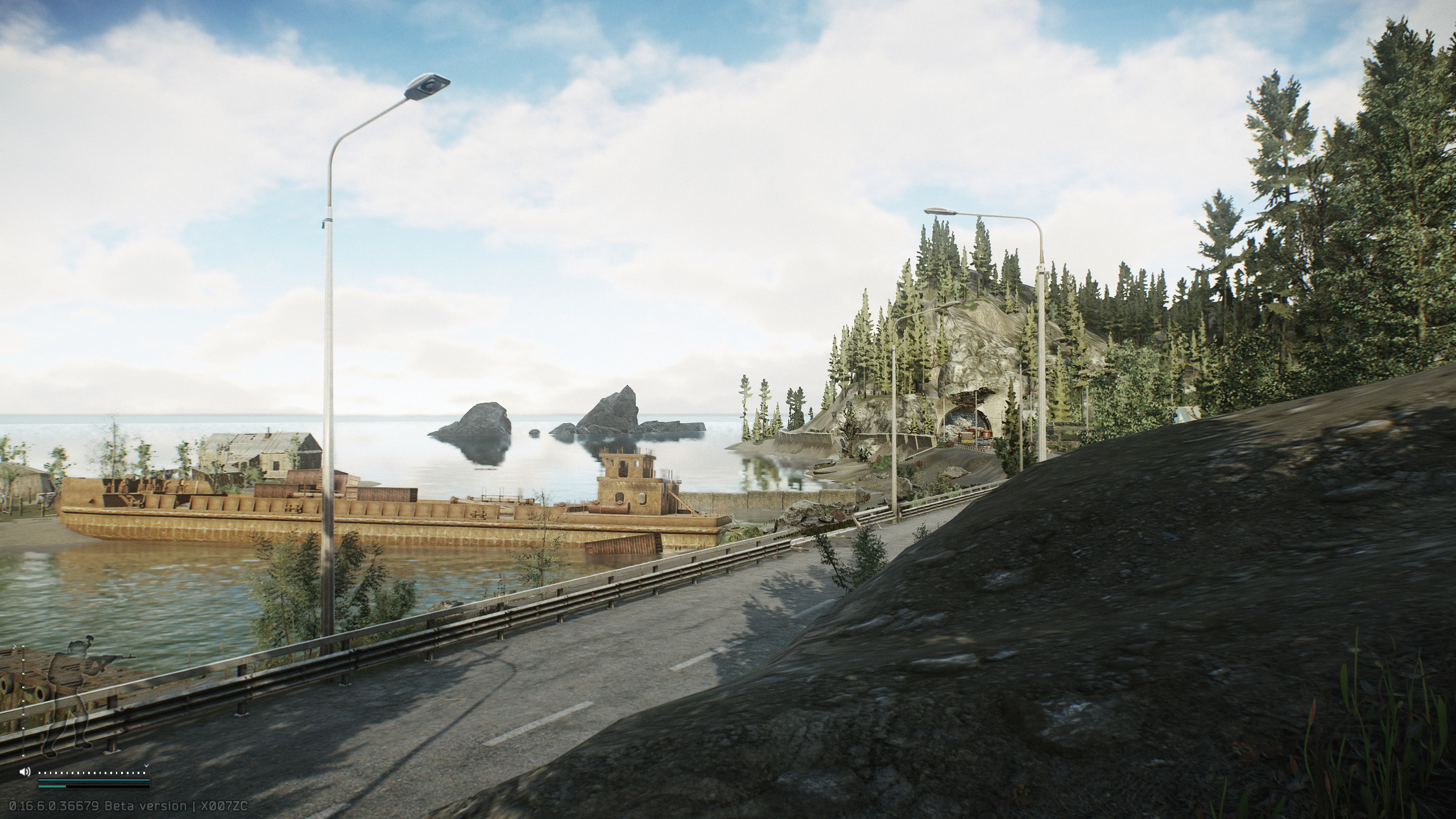Click the topmost tick of the stance scale
This screenshot has width=1456, height=819.
point(23,646)
